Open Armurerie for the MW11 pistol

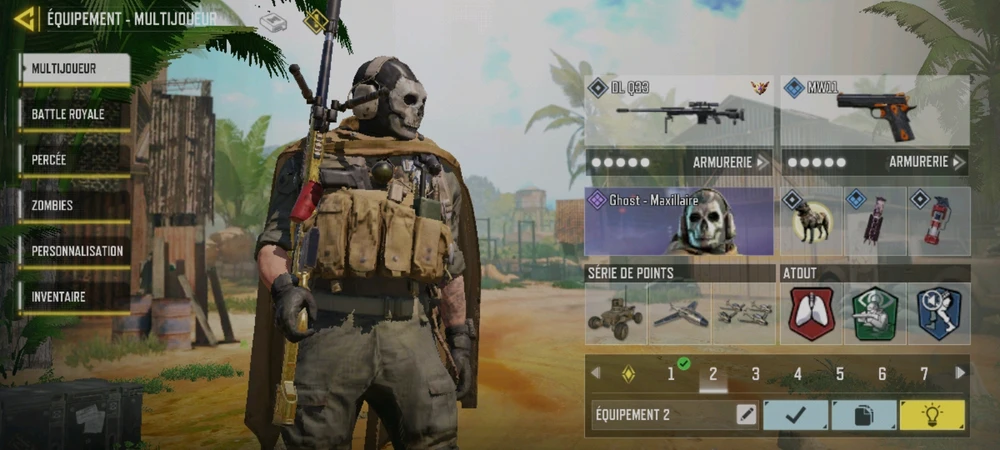click(x=927, y=162)
